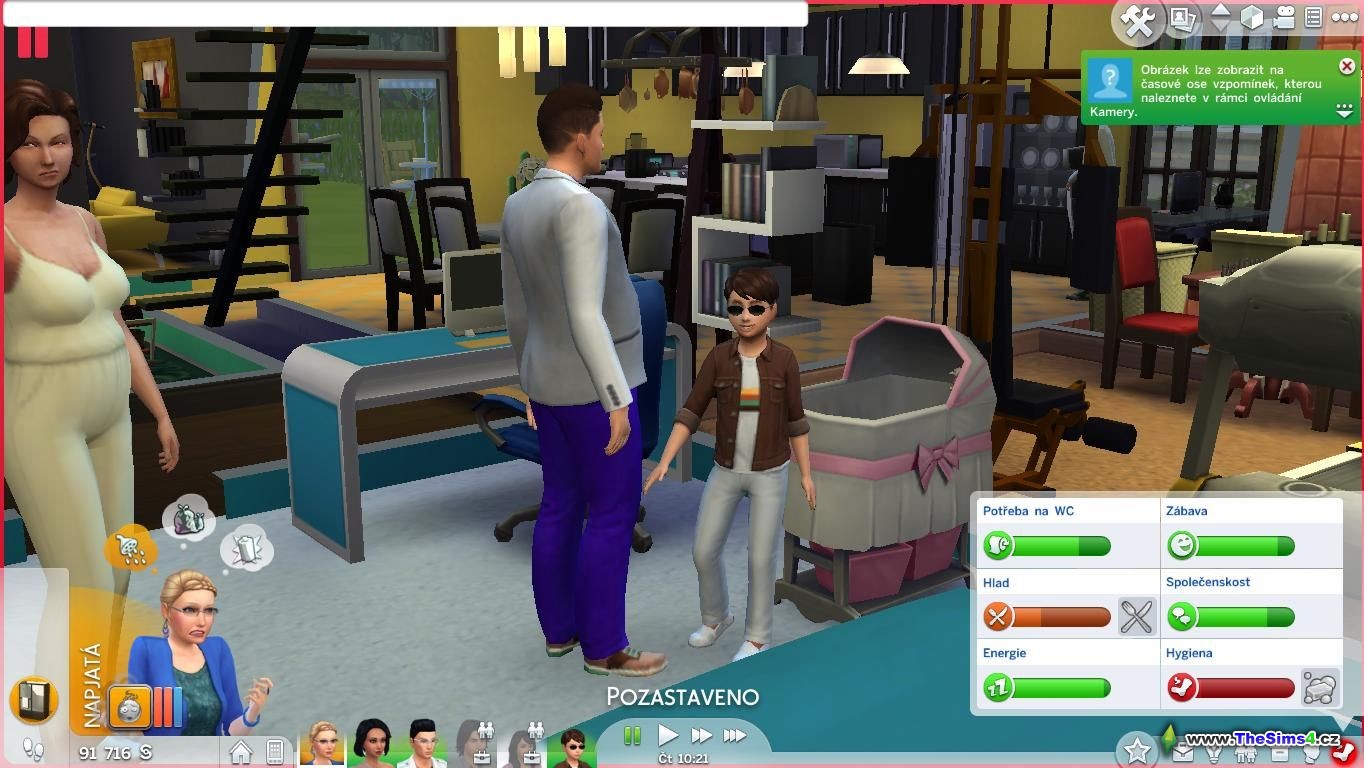
Task: Toggle the walls view cube icon
Action: pyautogui.click(x=1252, y=18)
